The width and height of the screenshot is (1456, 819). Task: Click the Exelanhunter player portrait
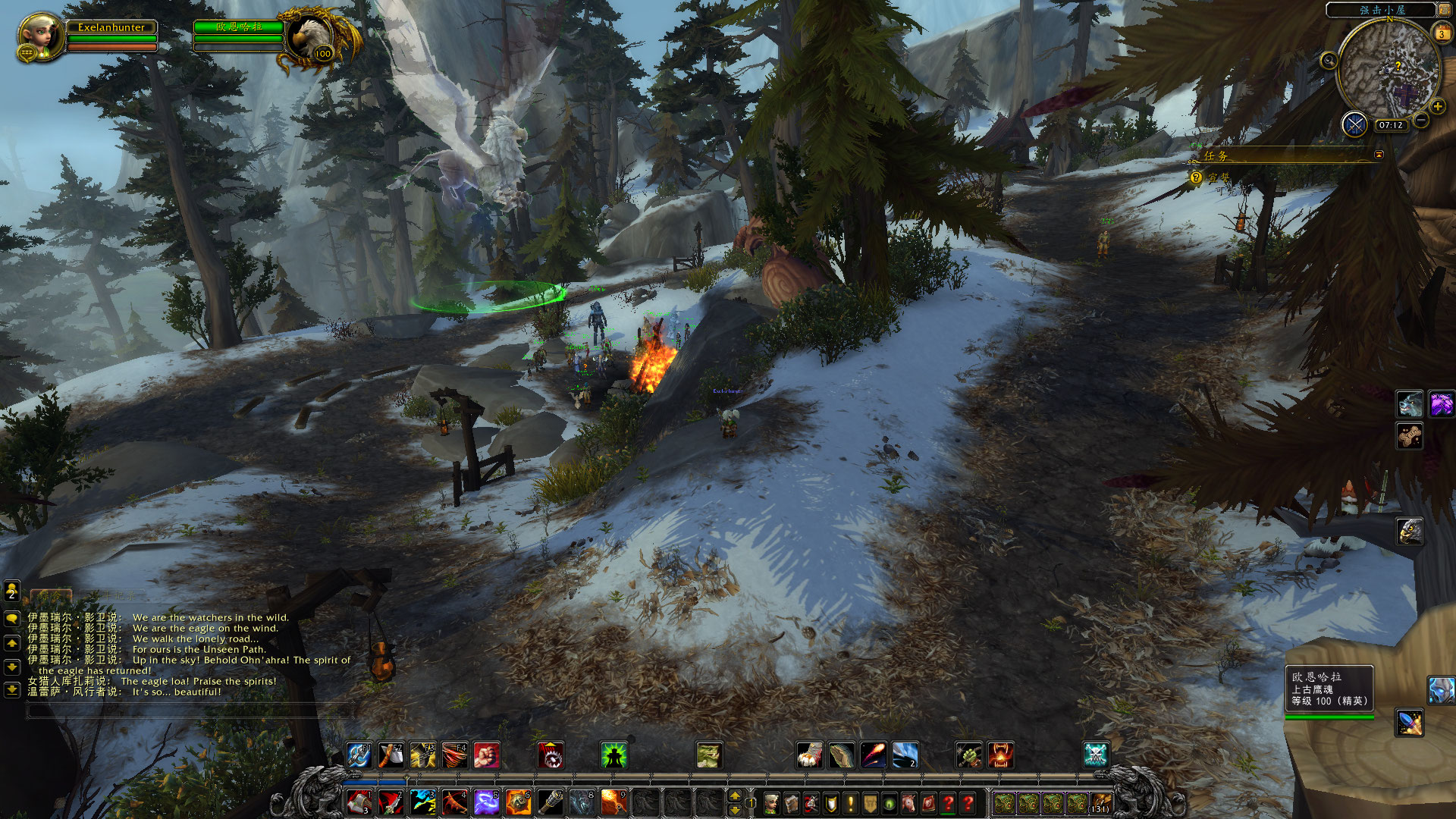[41, 36]
